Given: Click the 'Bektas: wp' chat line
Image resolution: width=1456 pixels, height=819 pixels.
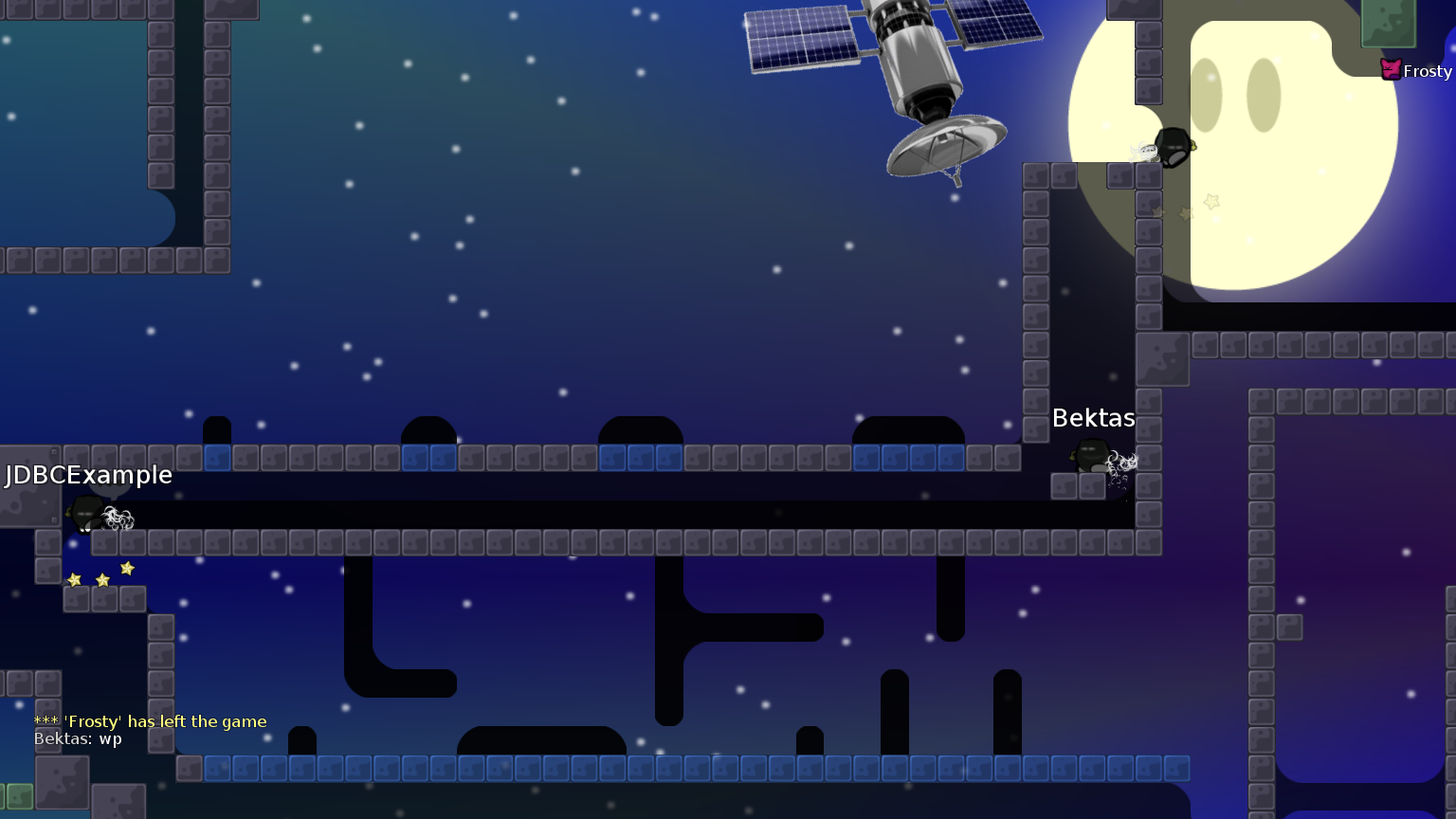Looking at the screenshot, I should click(x=78, y=737).
